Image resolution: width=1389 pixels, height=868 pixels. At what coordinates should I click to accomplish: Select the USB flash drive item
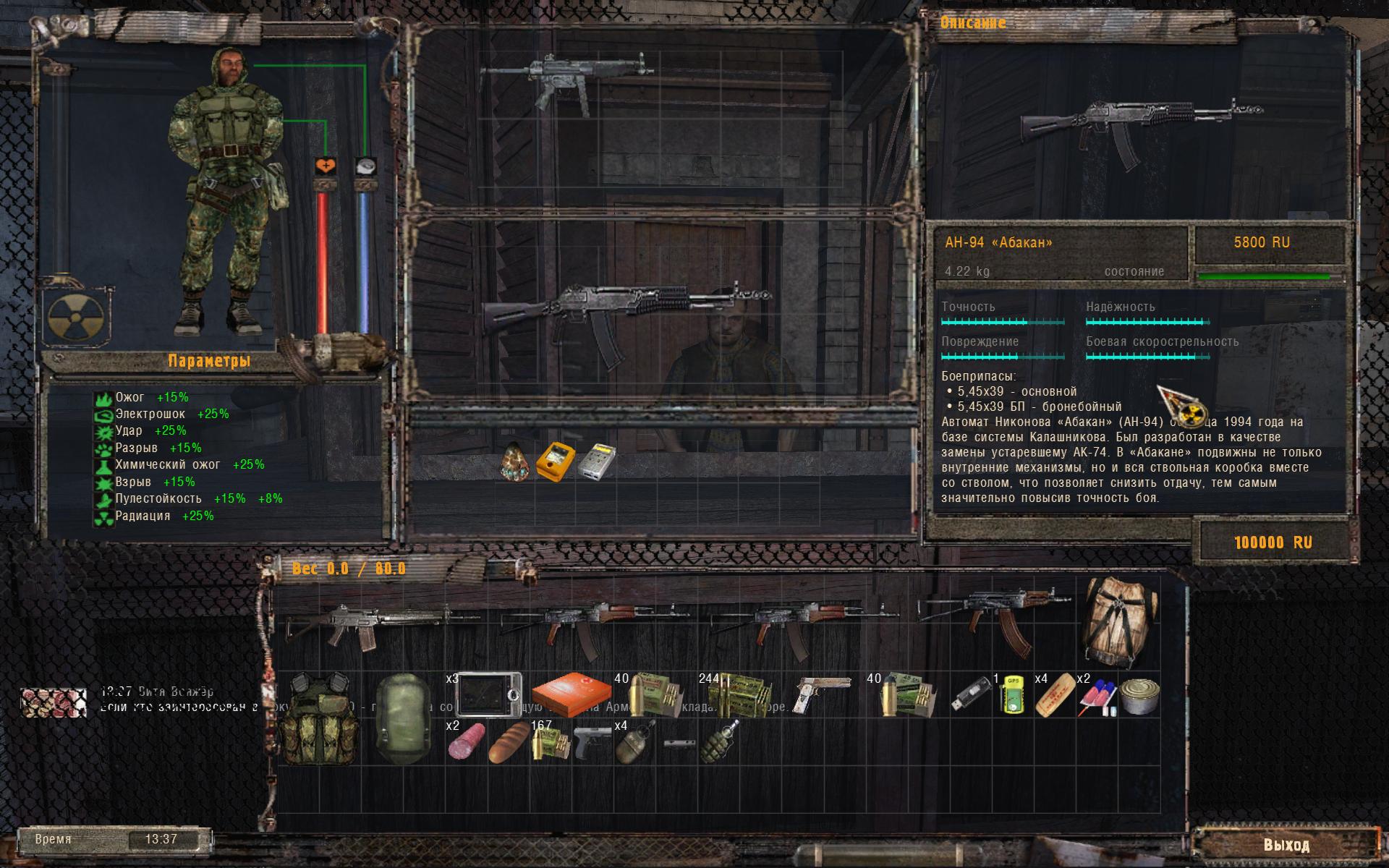point(969,696)
